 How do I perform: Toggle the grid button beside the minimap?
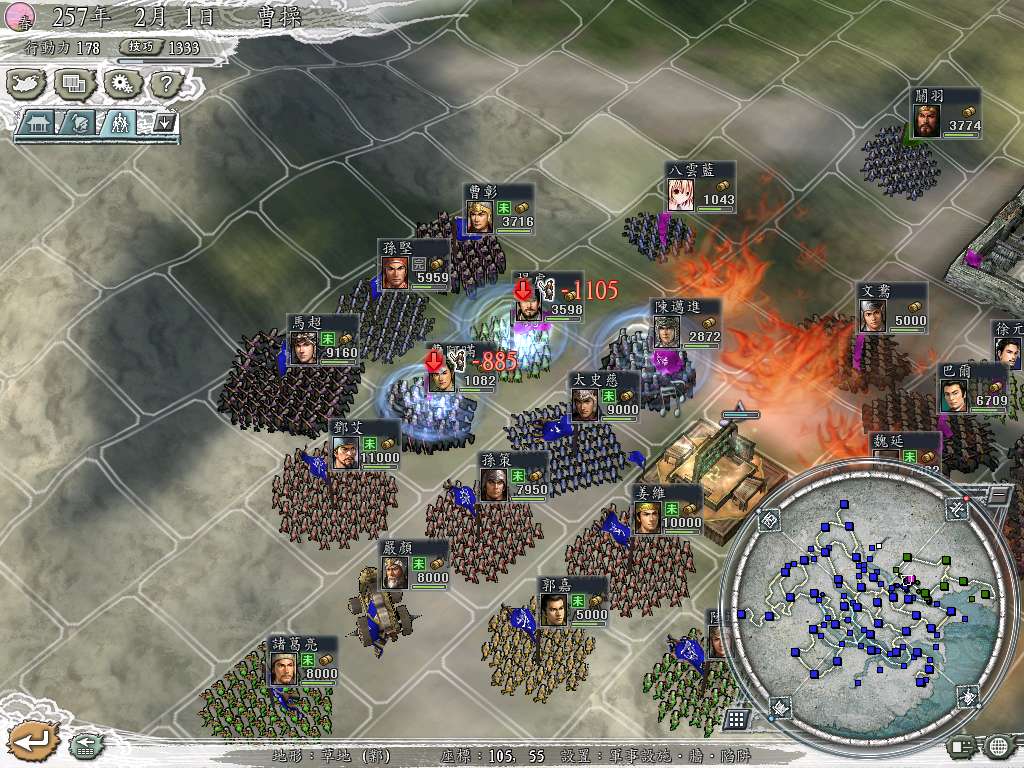coord(736,719)
